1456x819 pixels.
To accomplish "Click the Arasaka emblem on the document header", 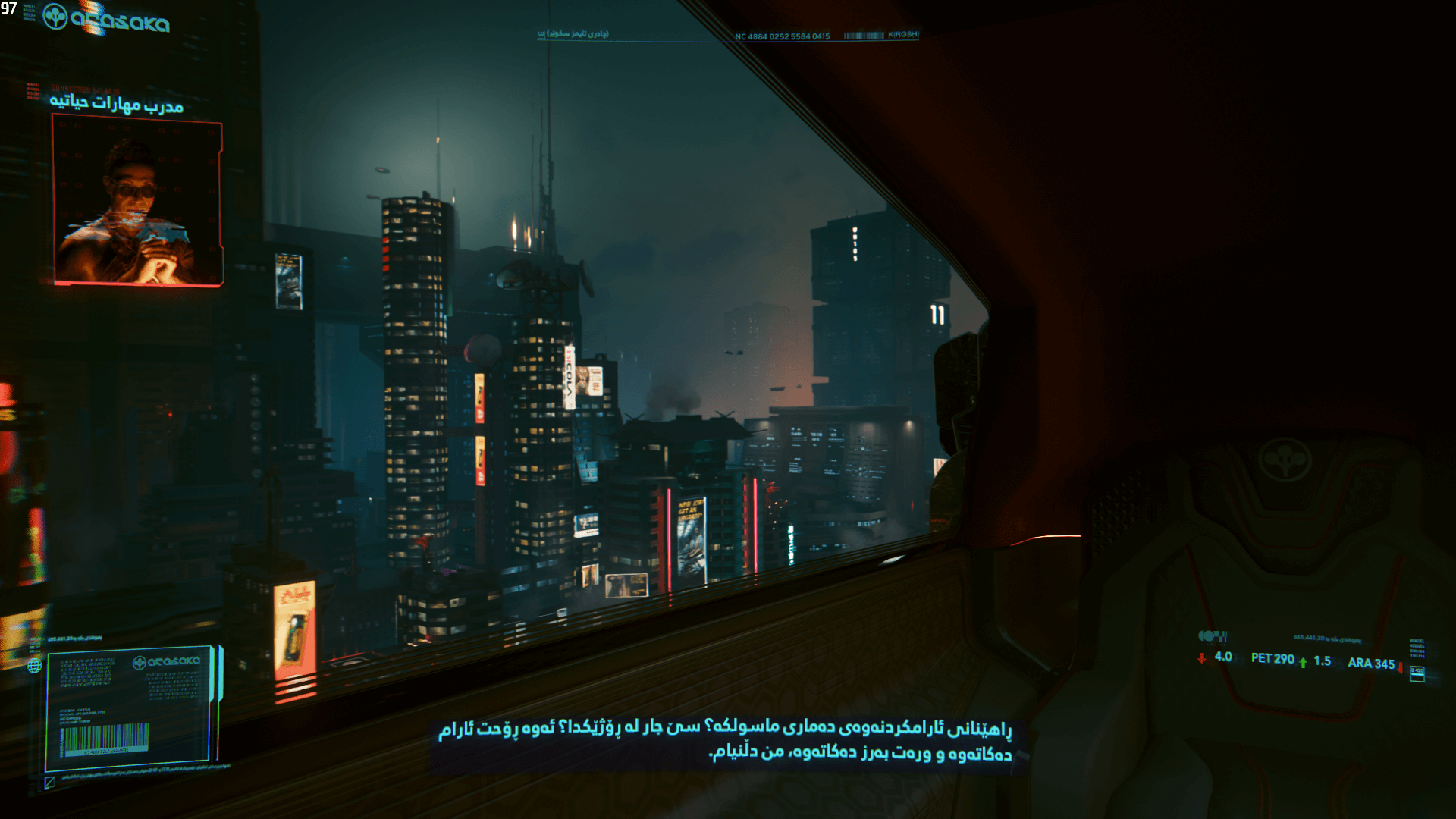I will point(140,662).
